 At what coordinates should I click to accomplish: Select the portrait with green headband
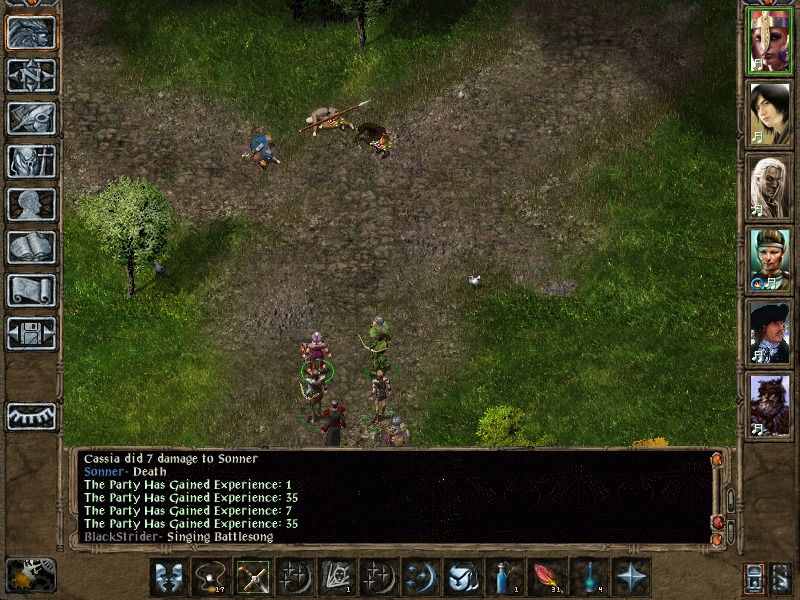coord(770,259)
